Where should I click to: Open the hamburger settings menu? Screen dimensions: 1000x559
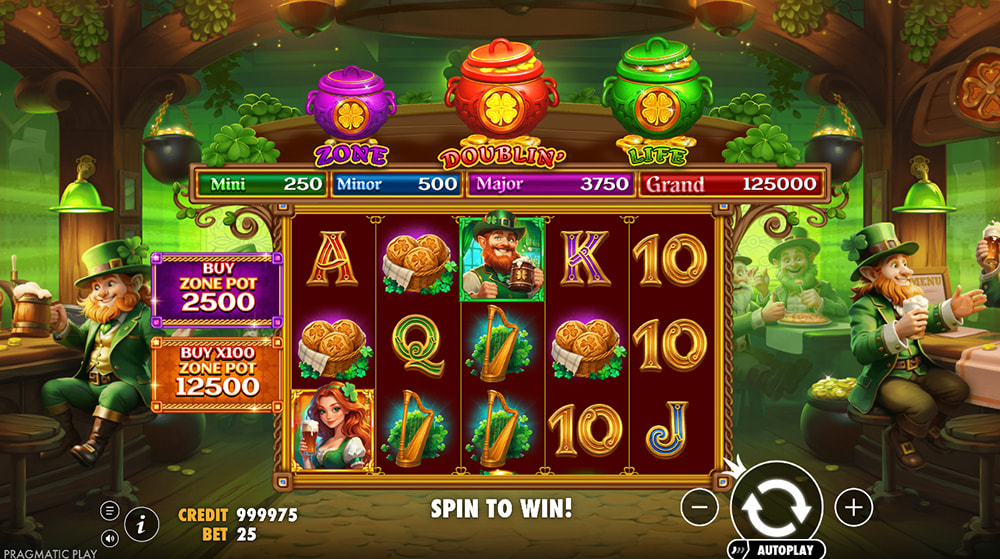110,510
